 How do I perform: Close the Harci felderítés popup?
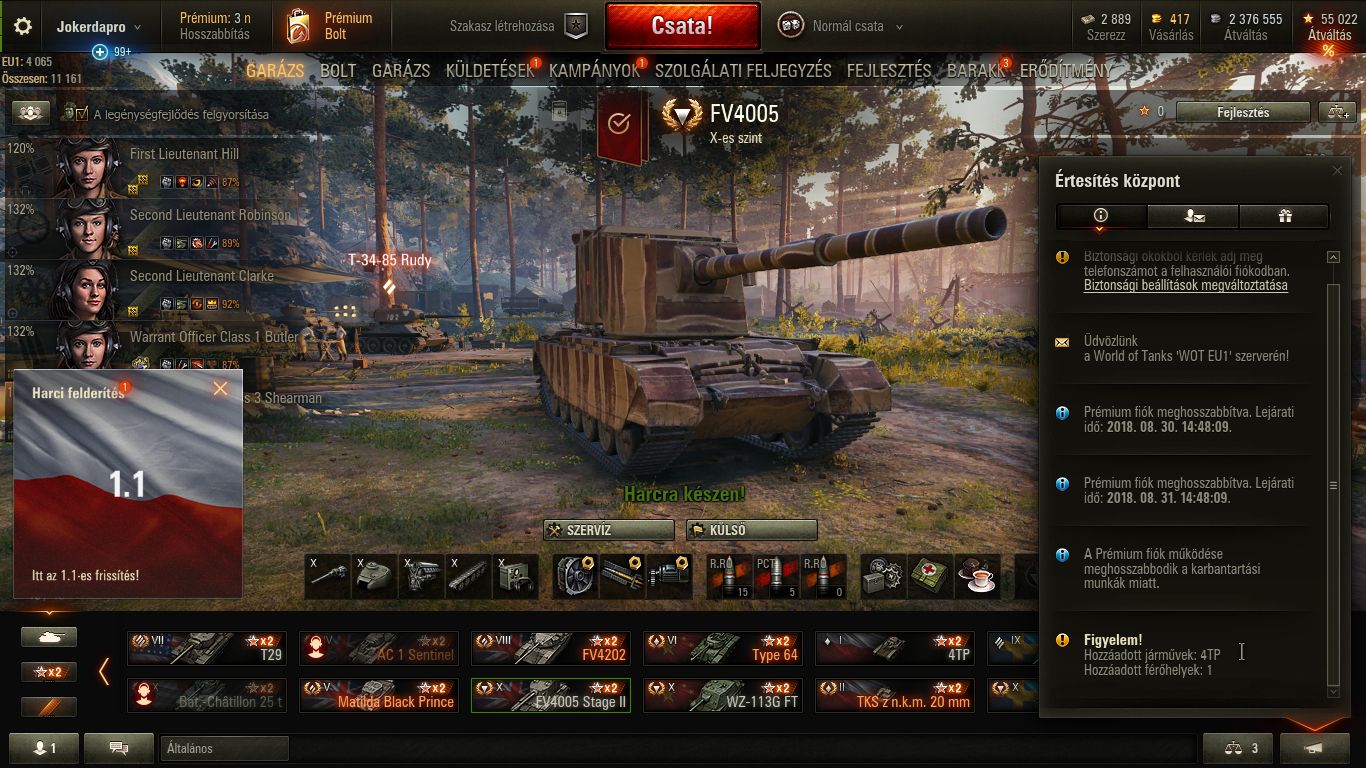pyautogui.click(x=220, y=389)
